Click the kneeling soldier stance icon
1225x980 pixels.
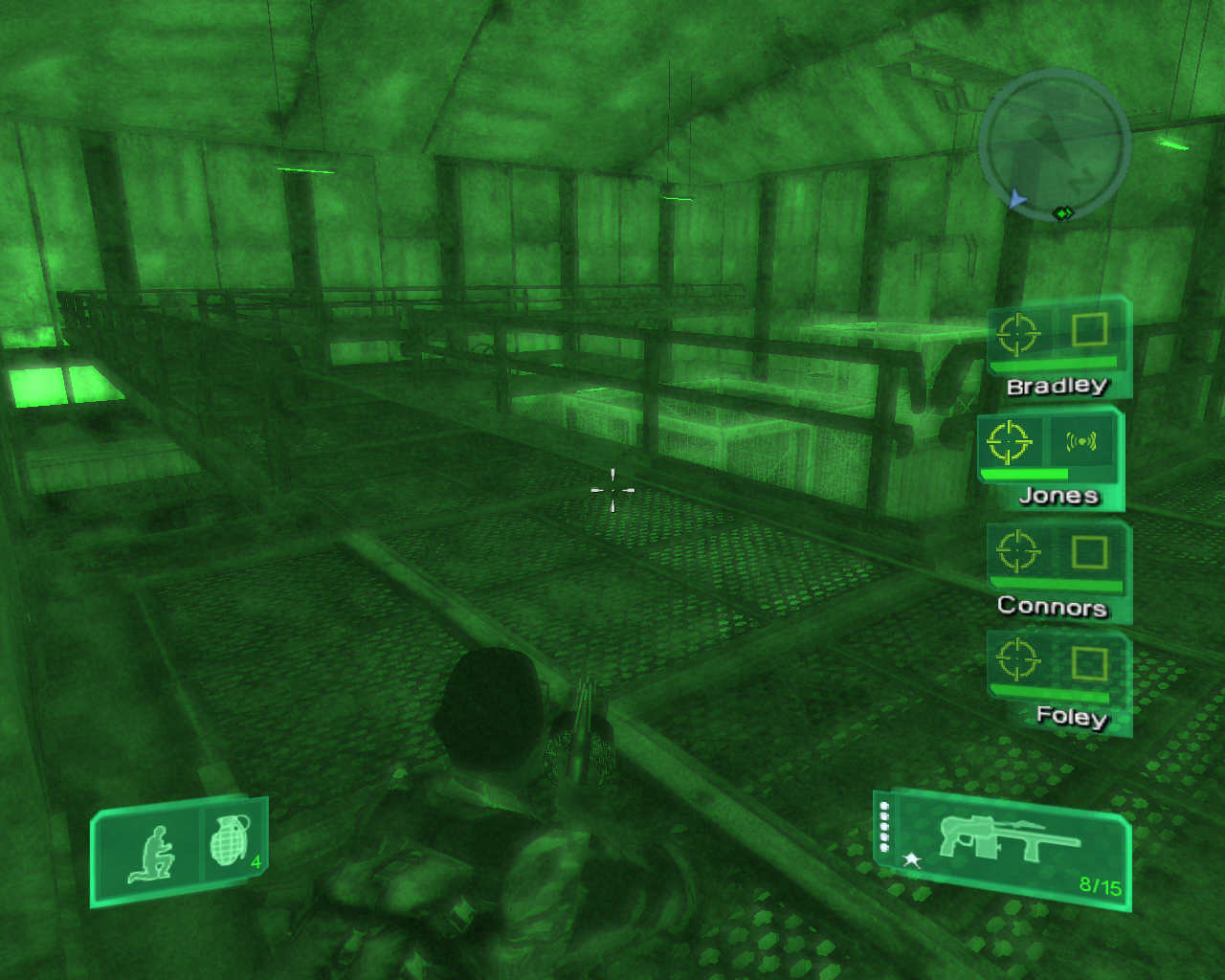152,853
